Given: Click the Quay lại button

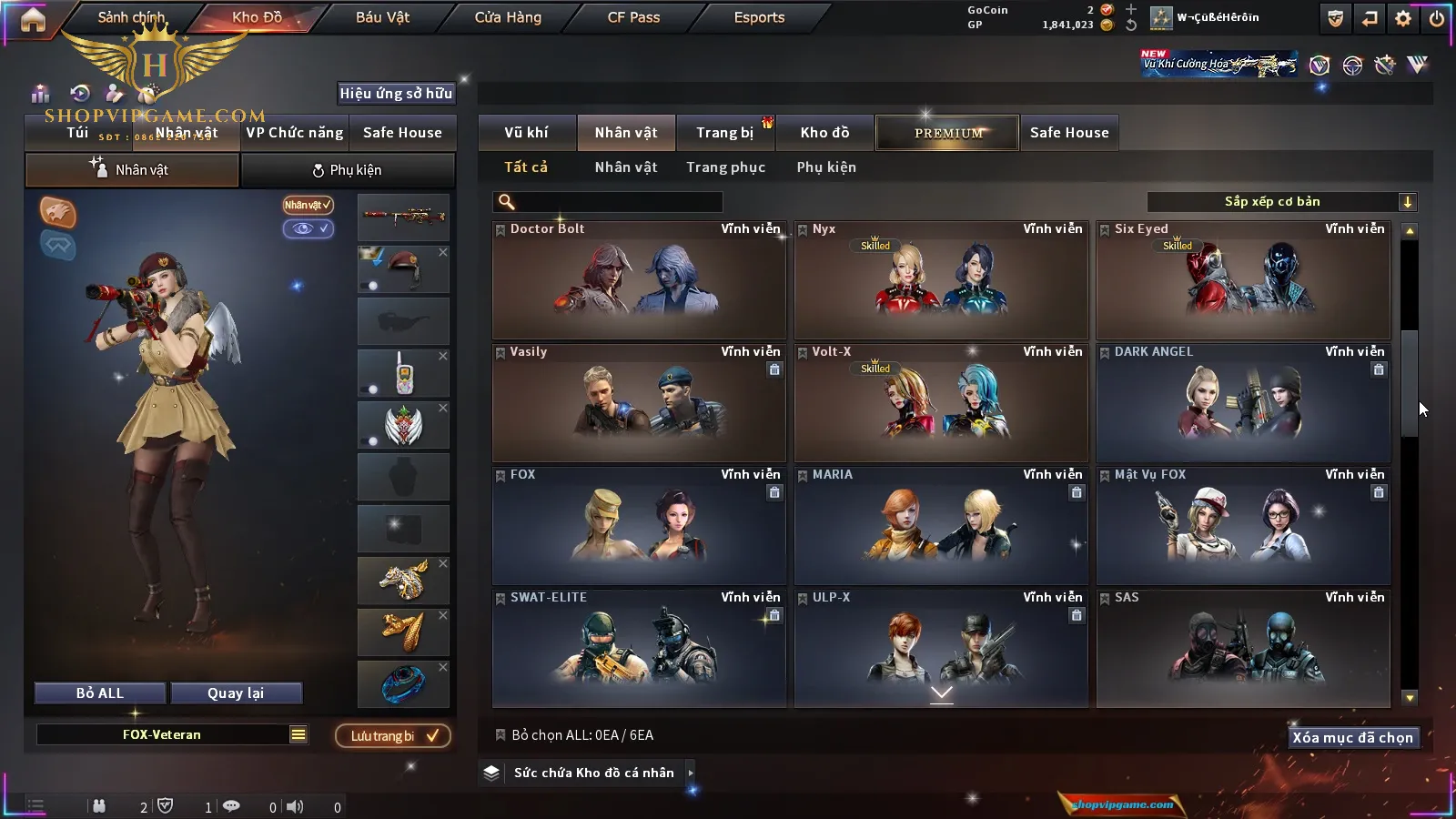Looking at the screenshot, I should pos(236,693).
